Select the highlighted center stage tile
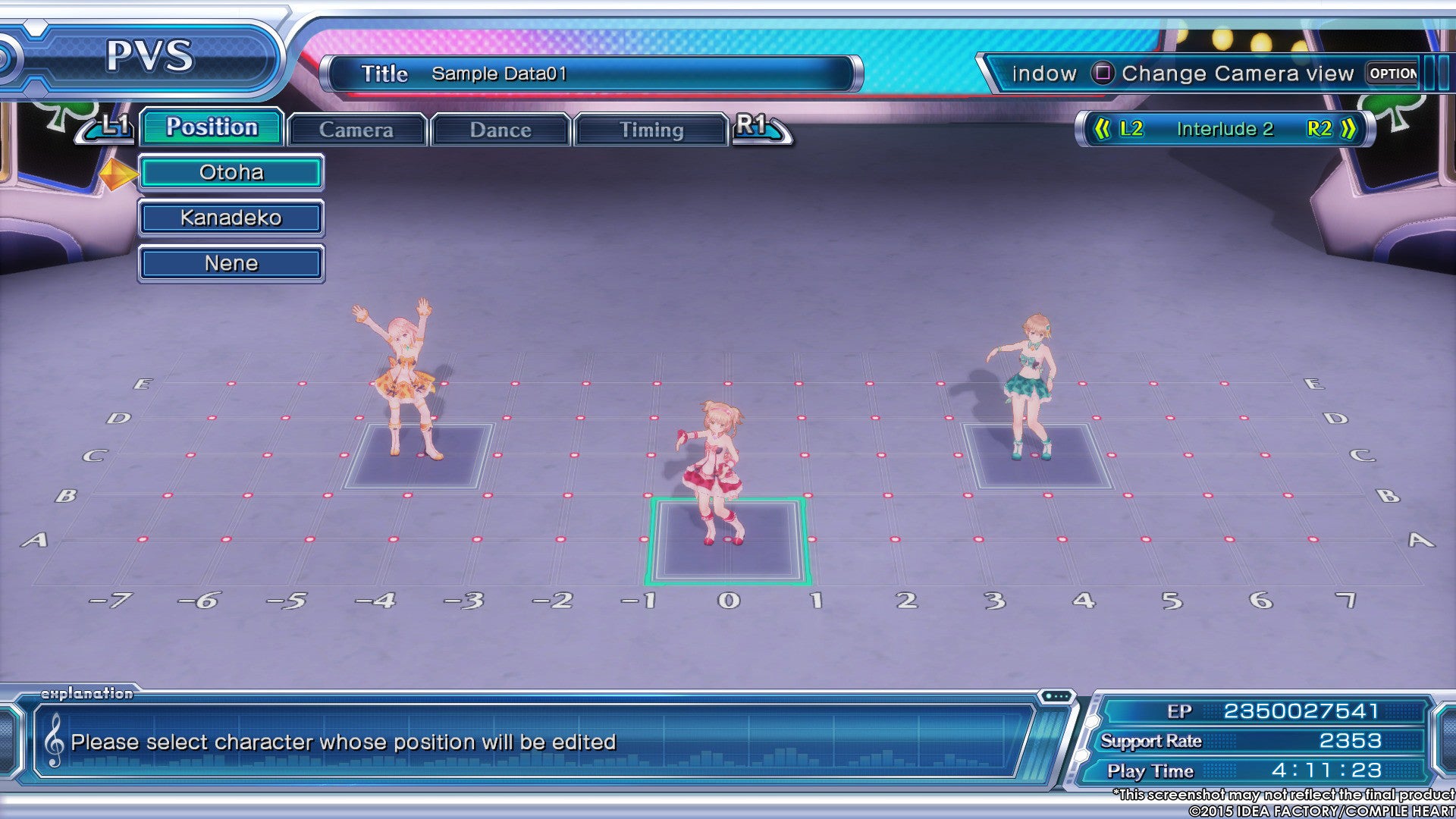 pyautogui.click(x=728, y=541)
